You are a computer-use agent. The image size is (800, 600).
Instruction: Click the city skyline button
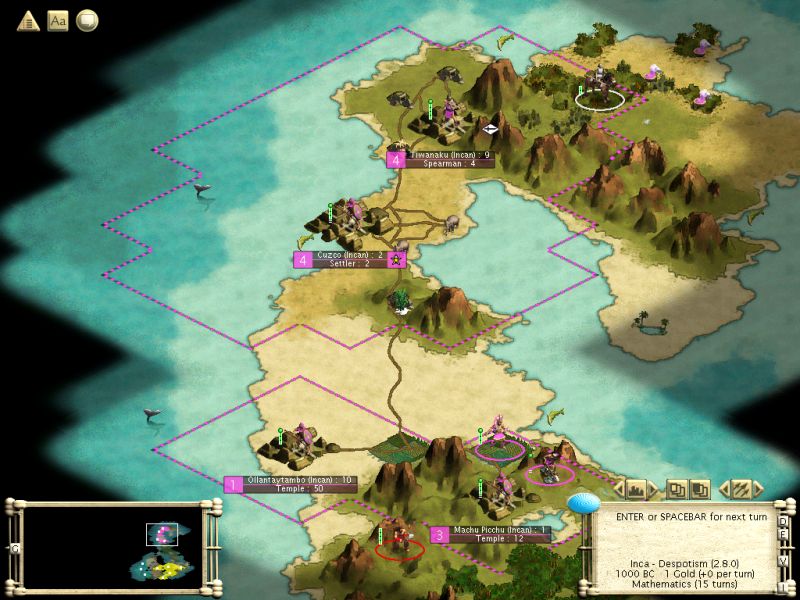coord(636,489)
